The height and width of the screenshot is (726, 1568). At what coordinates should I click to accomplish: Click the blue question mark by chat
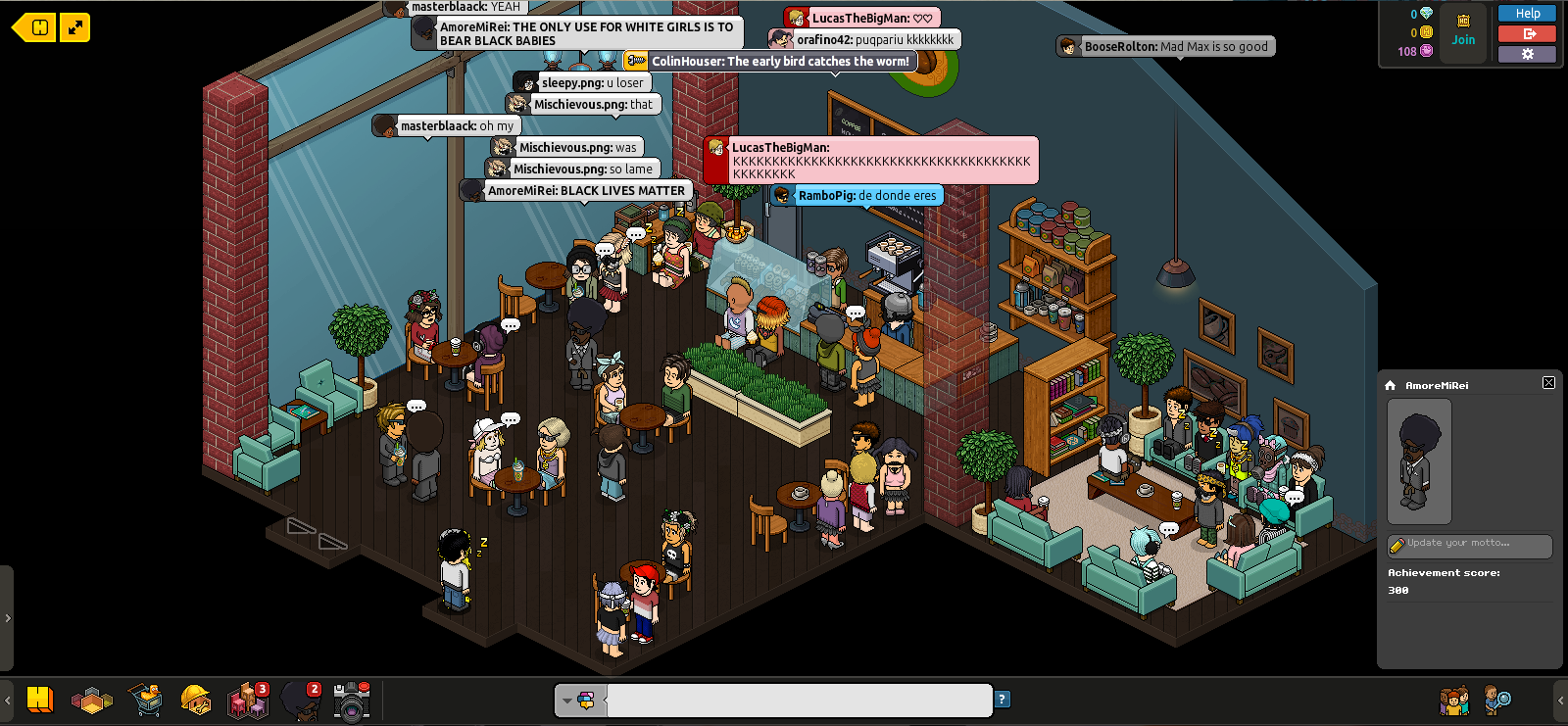point(1002,700)
